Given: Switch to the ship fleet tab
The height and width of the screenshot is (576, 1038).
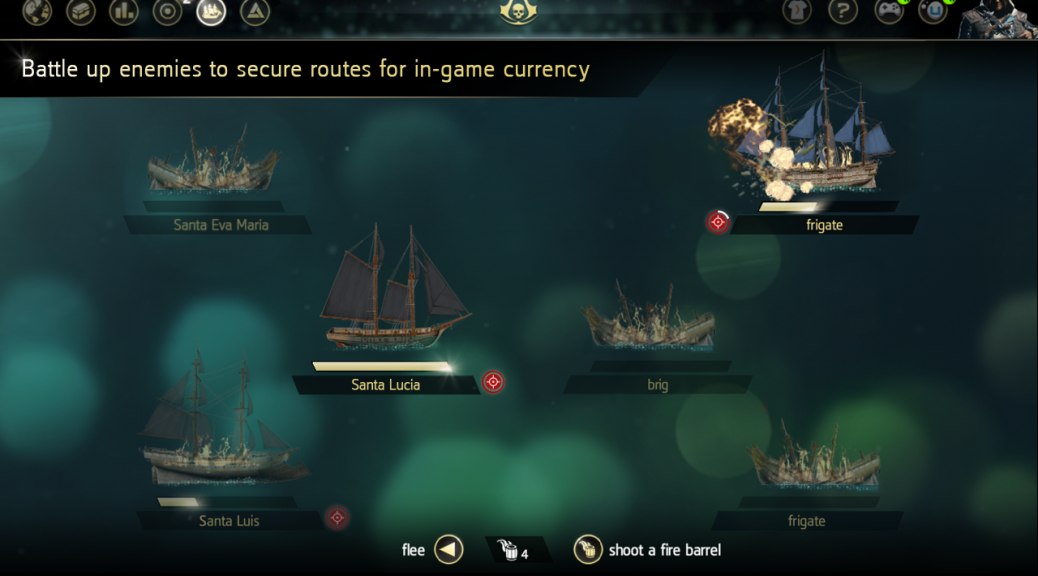Looking at the screenshot, I should (x=211, y=11).
